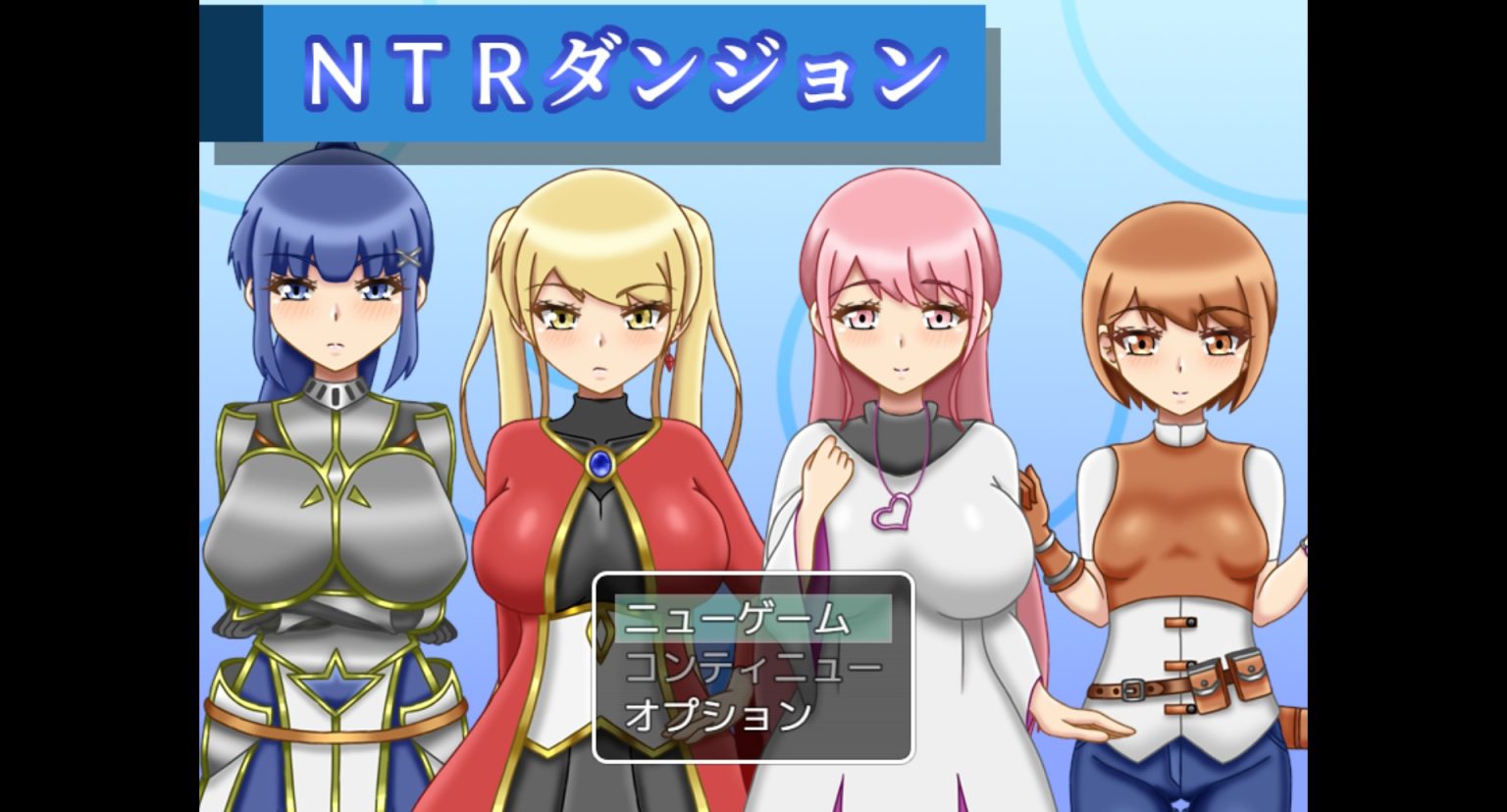1507x812 pixels.
Task: Click the red earring on the blonde girl
Action: 669,361
